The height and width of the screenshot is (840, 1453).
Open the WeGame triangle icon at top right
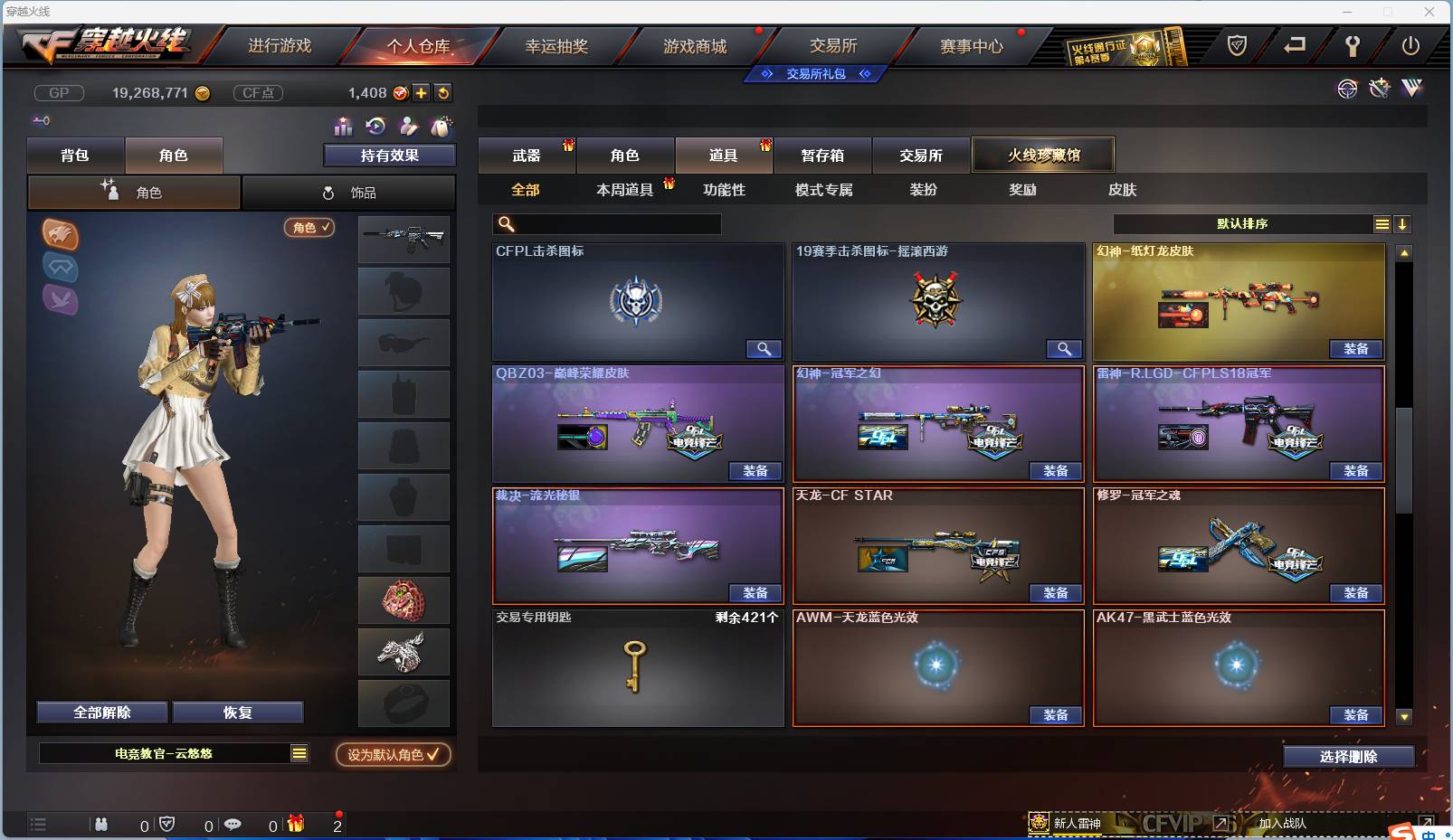(x=1411, y=89)
